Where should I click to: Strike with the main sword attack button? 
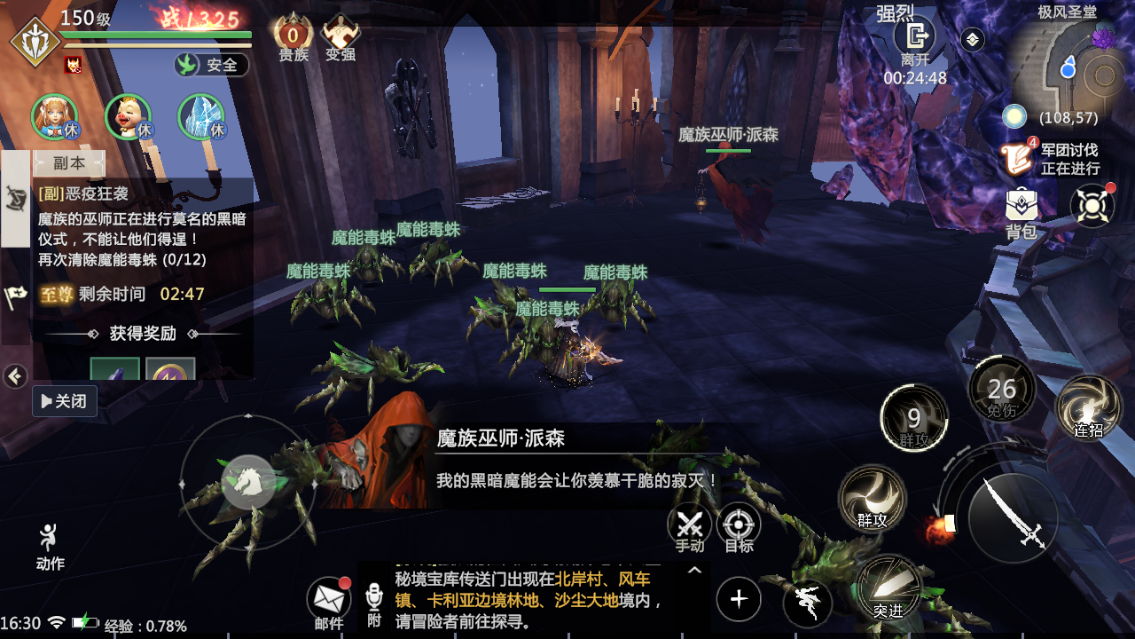[1012, 511]
